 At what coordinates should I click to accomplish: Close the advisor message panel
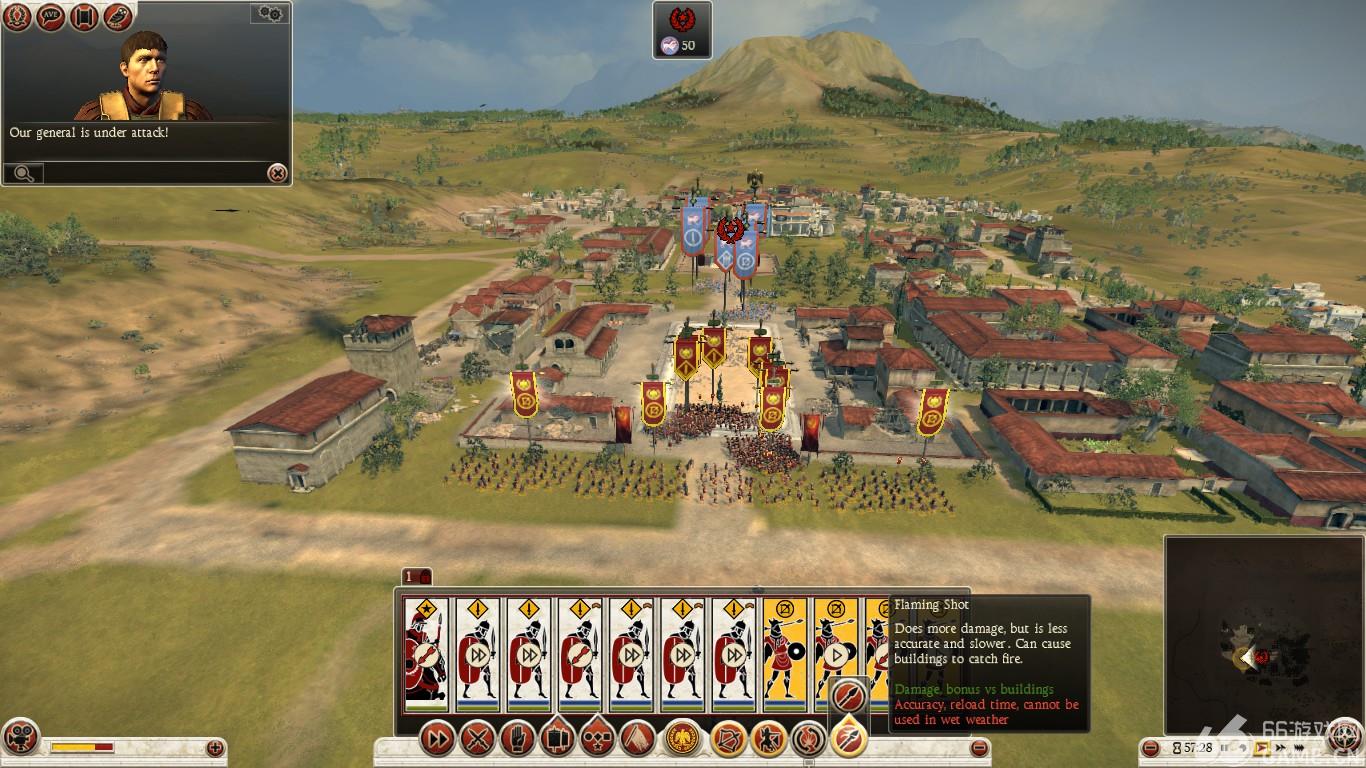(x=277, y=173)
